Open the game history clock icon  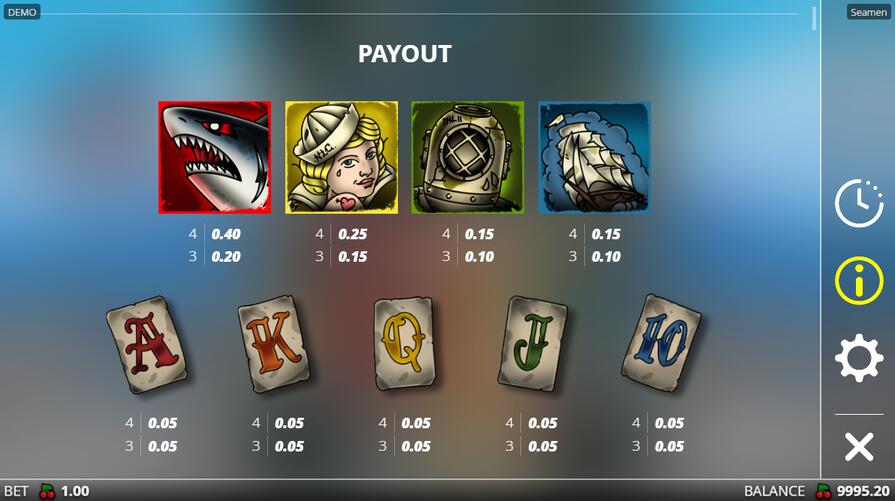[859, 204]
